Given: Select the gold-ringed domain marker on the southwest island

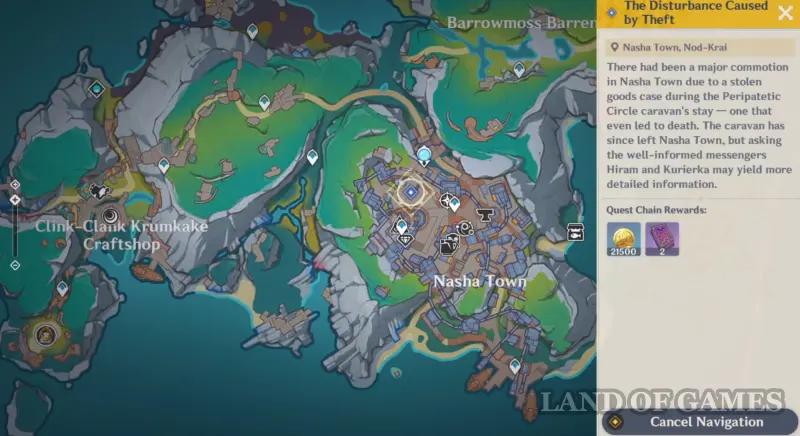Looking at the screenshot, I should point(43,334).
